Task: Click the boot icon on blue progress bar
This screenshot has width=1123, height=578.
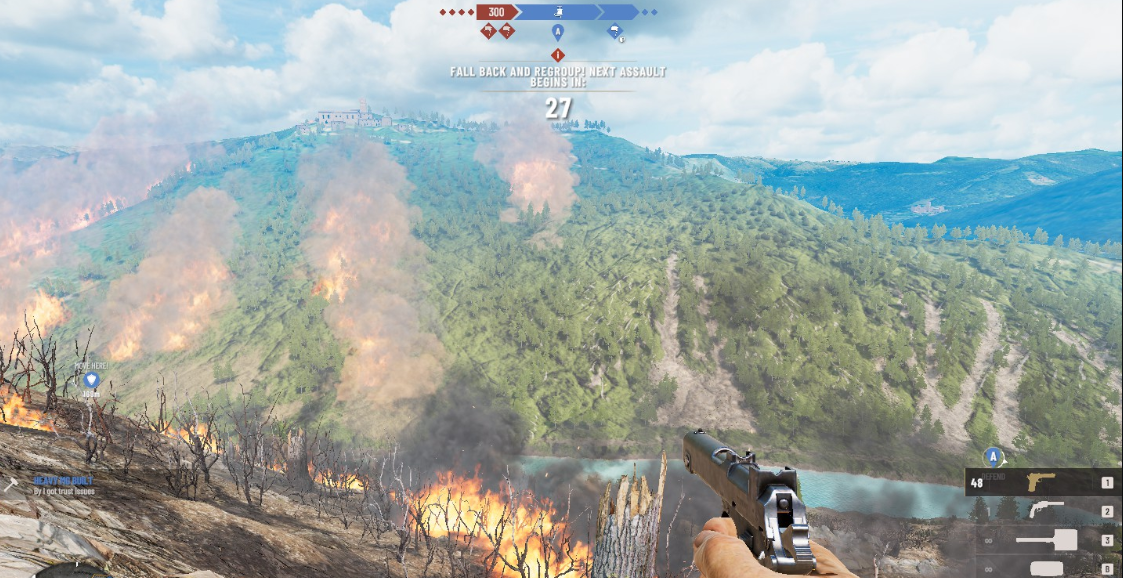Action: coord(558,12)
